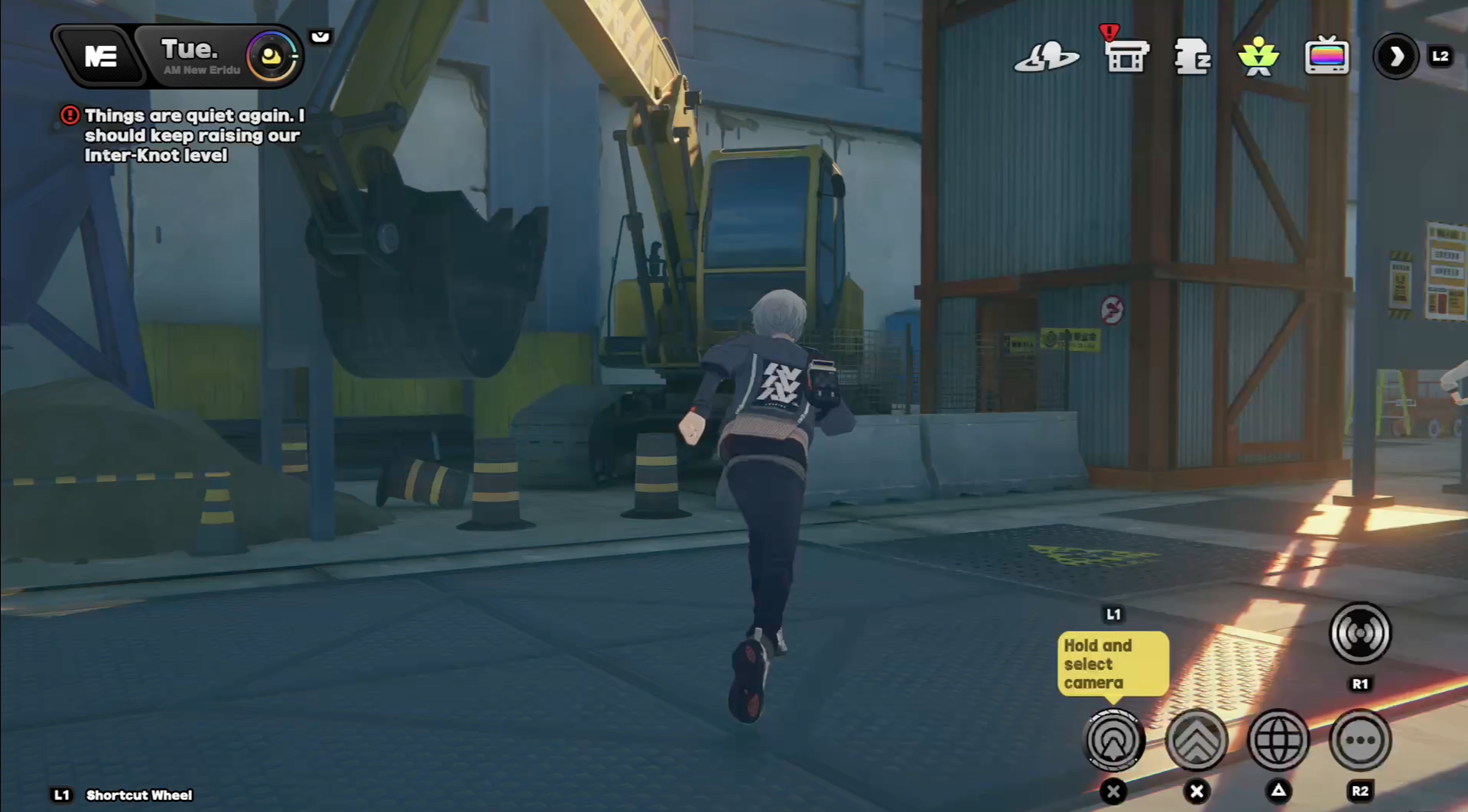Open the rainbow television icon

click(1327, 56)
